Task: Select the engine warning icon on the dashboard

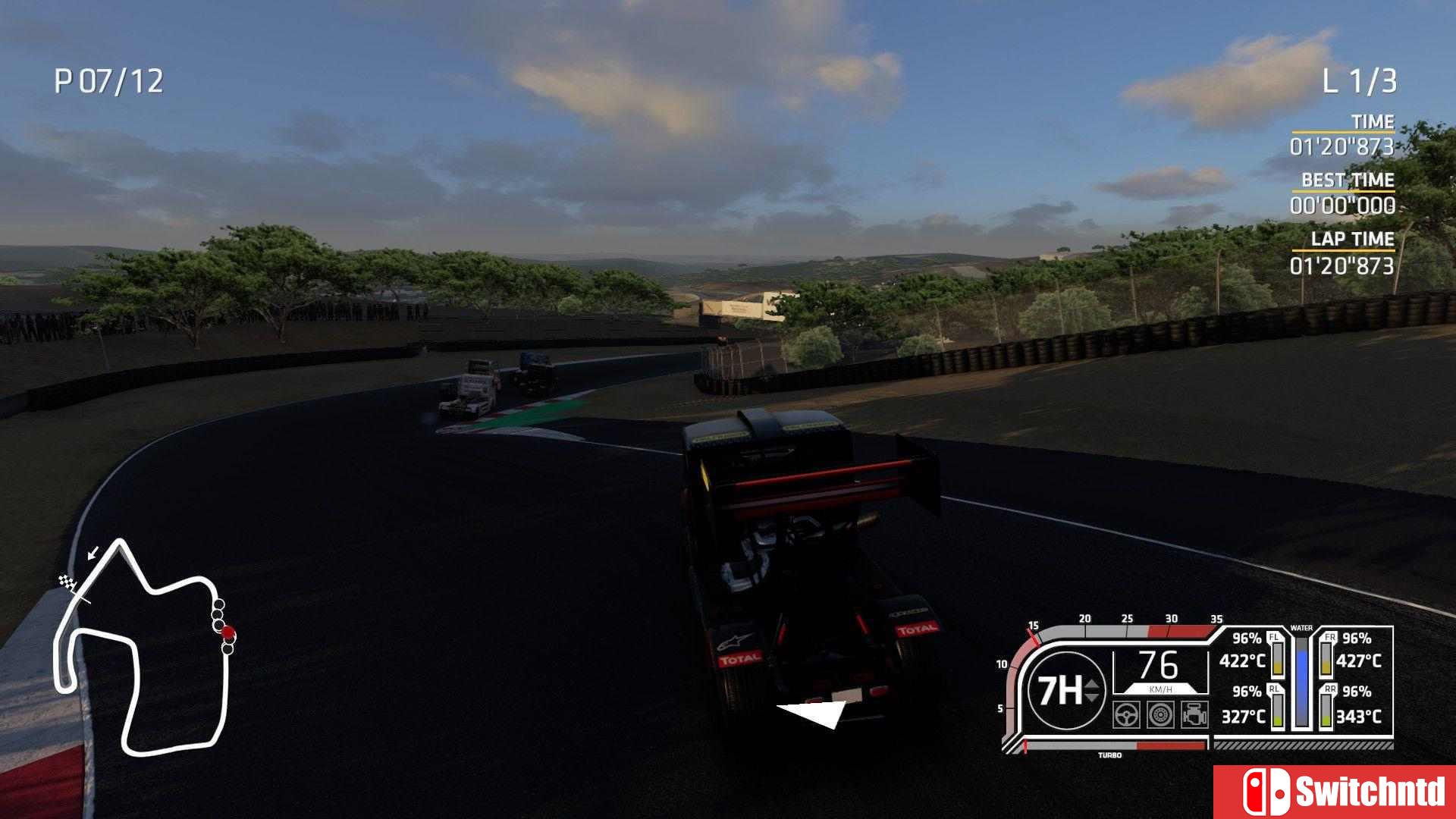Action: [1194, 714]
